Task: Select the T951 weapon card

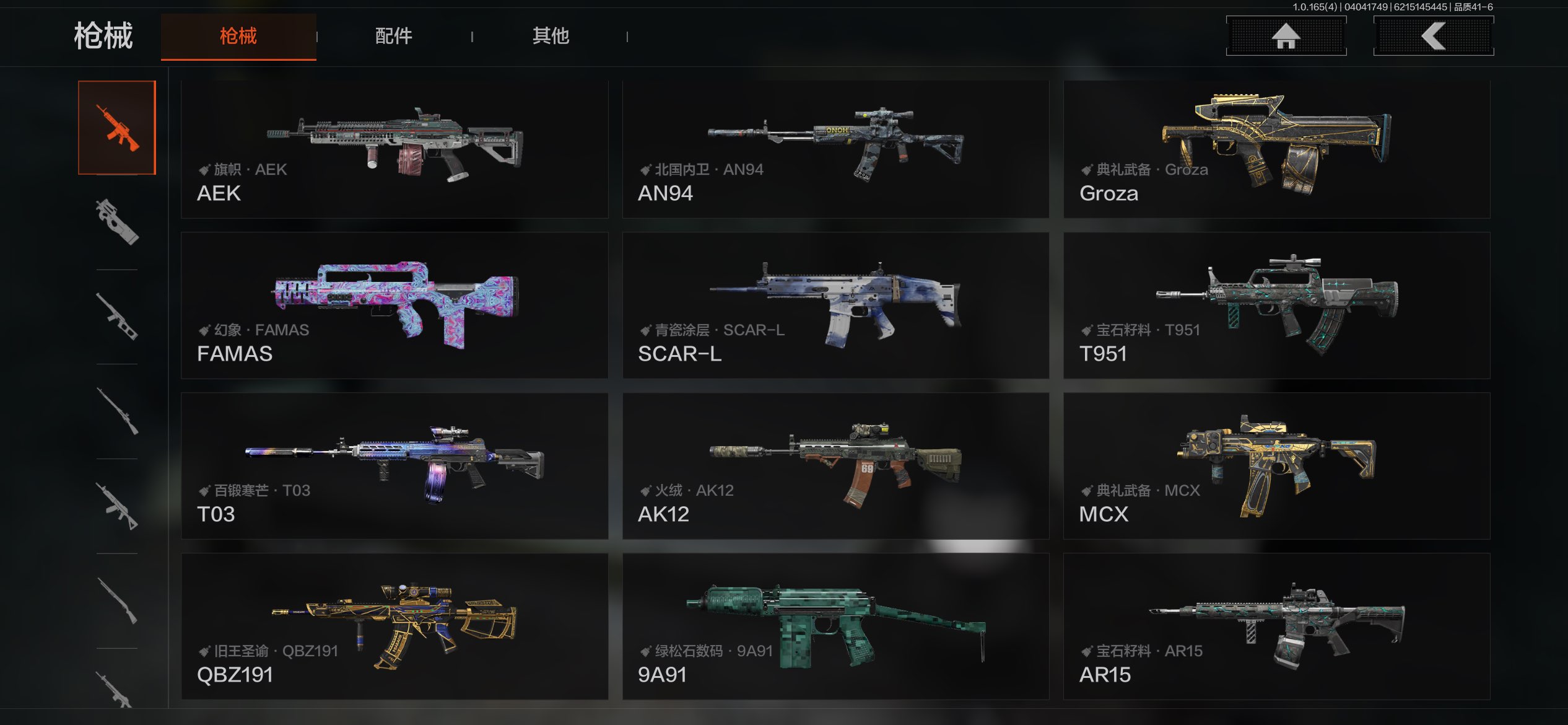Action: pyautogui.click(x=1276, y=305)
